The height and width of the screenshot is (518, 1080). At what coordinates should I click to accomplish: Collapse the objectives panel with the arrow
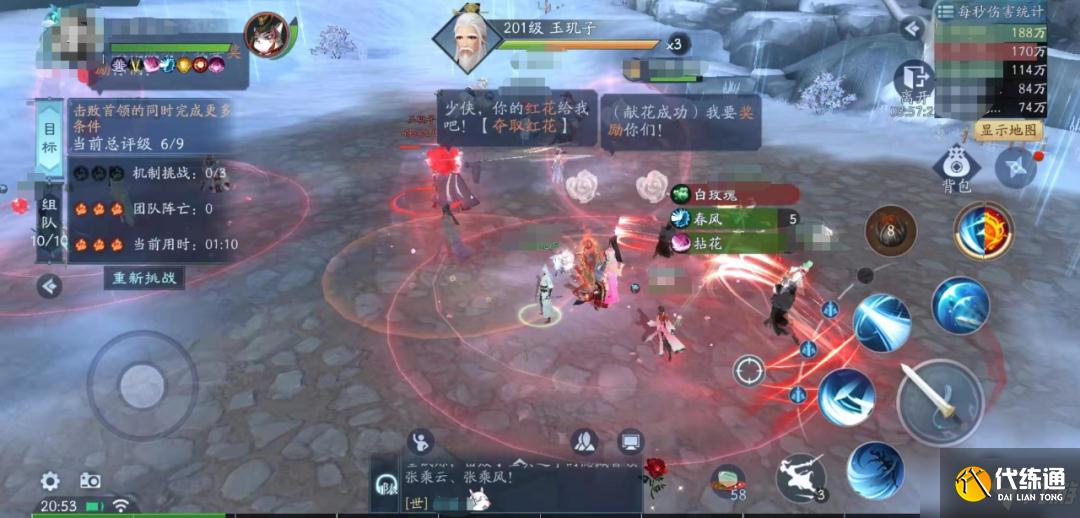pos(48,287)
